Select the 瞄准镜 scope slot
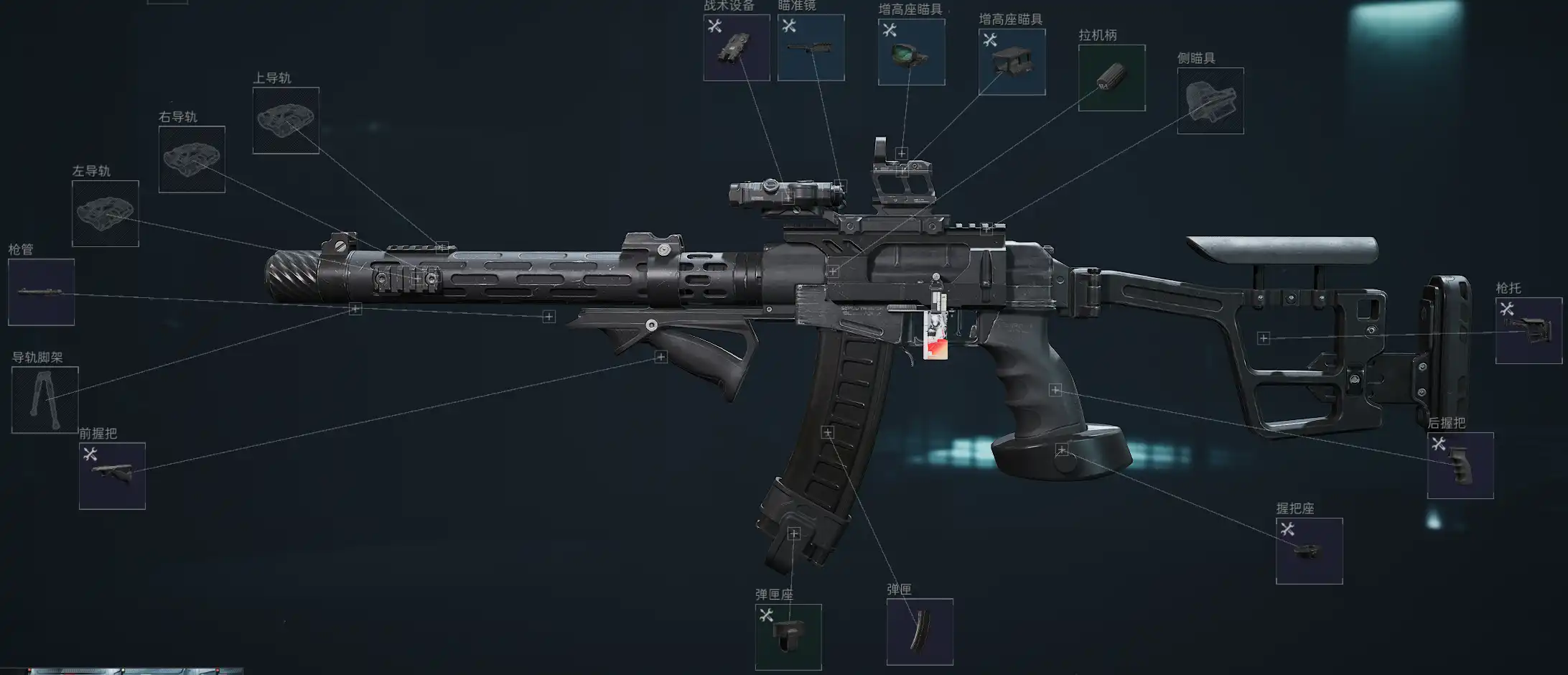The image size is (1568, 675). (811, 47)
